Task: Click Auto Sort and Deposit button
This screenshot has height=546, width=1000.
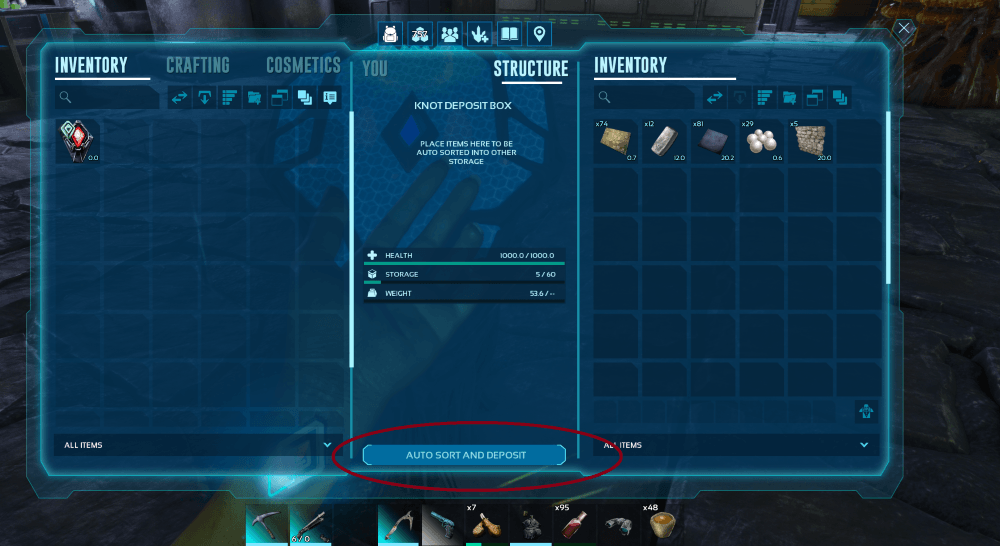Action: pyautogui.click(x=465, y=455)
